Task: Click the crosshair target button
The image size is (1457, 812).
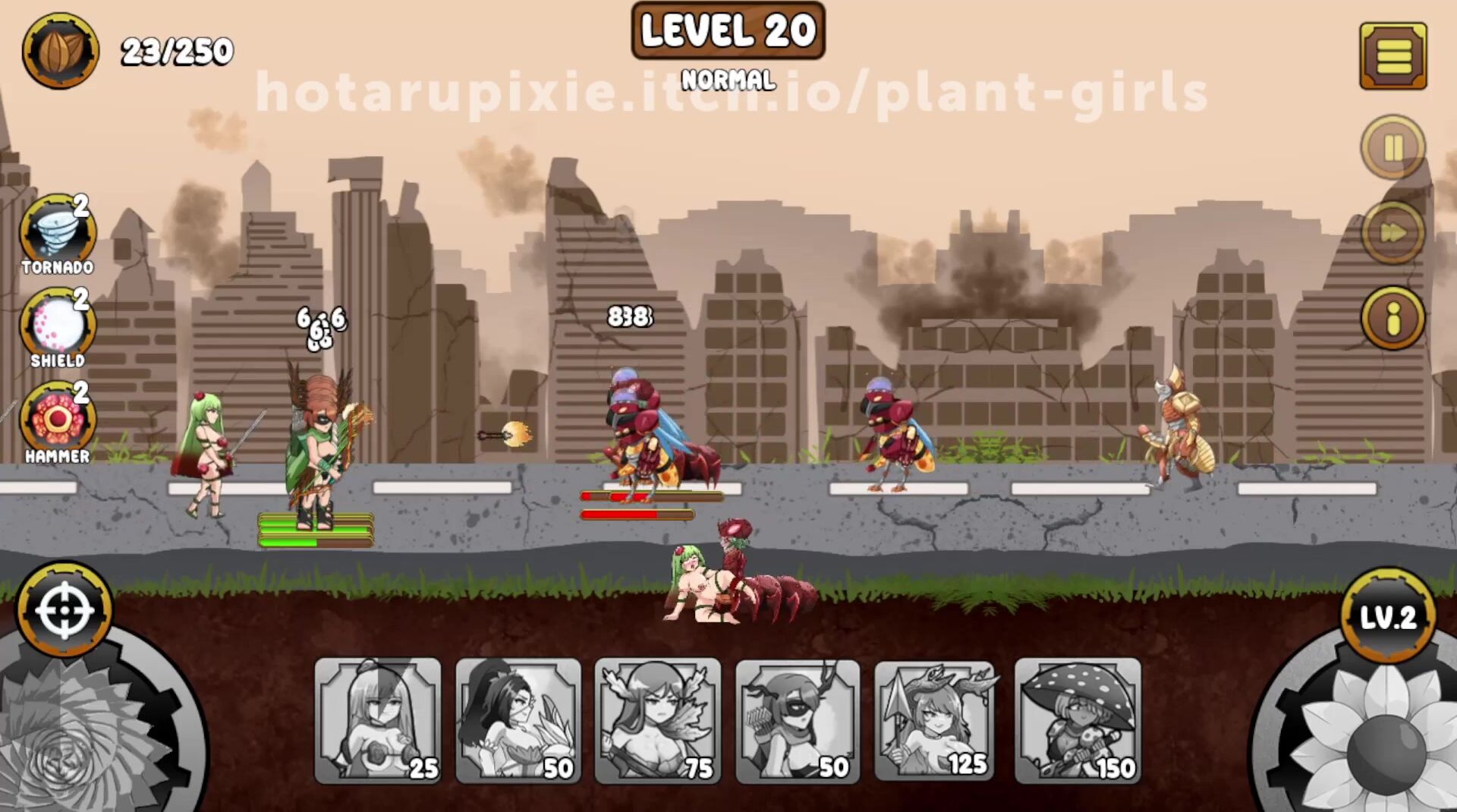Action: (x=65, y=609)
